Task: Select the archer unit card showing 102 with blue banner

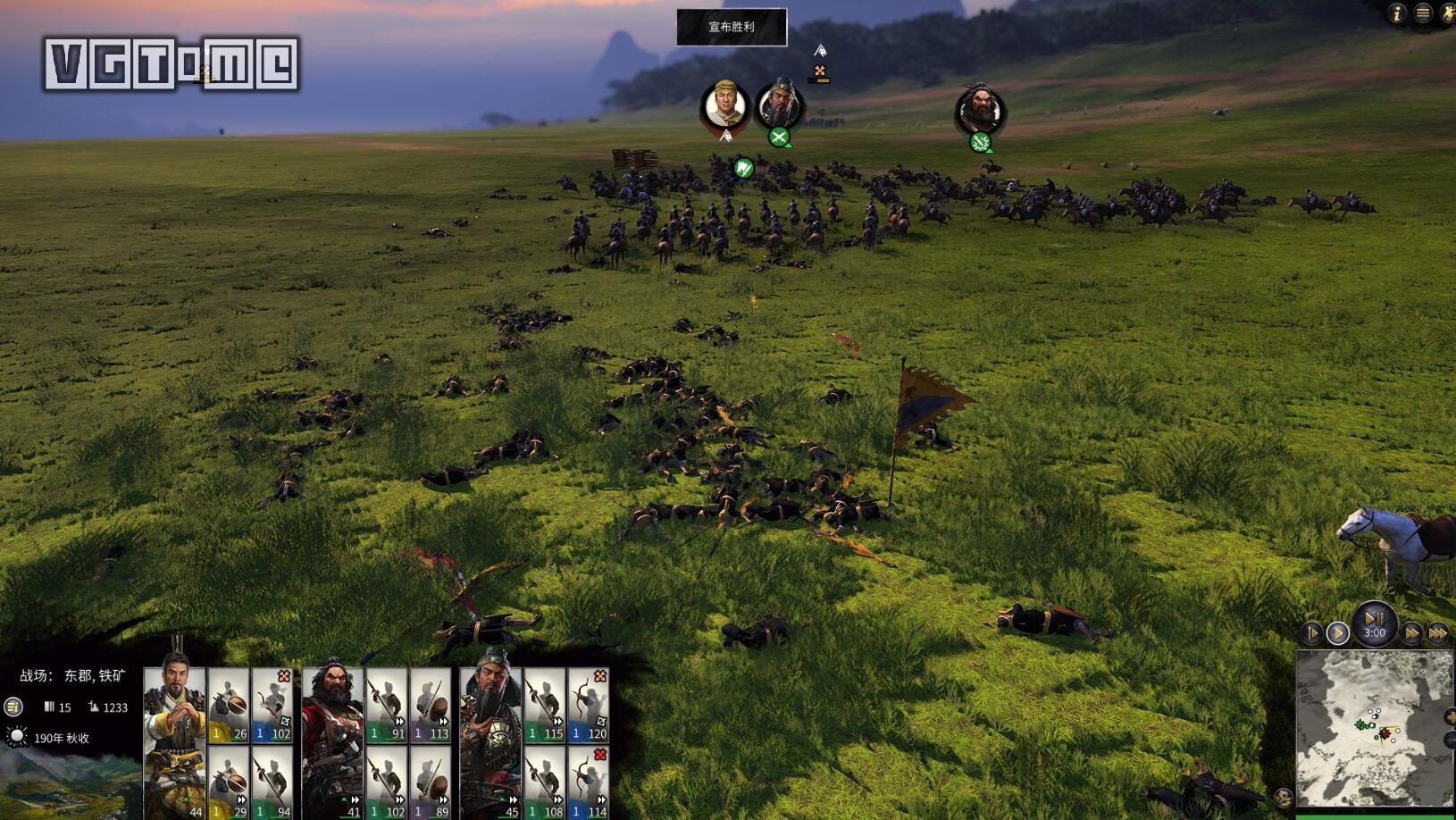Action: (x=273, y=705)
